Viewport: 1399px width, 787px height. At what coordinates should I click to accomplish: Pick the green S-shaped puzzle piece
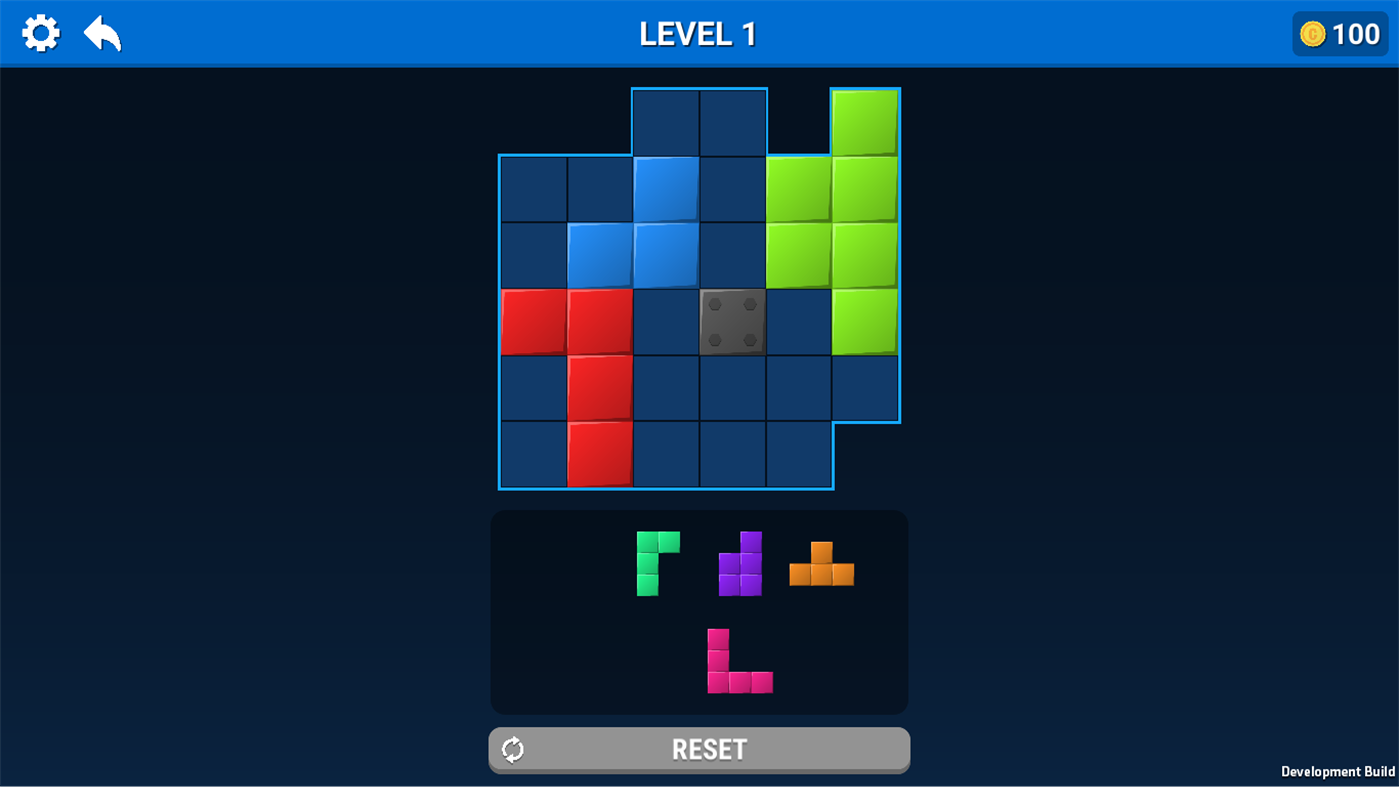point(656,563)
